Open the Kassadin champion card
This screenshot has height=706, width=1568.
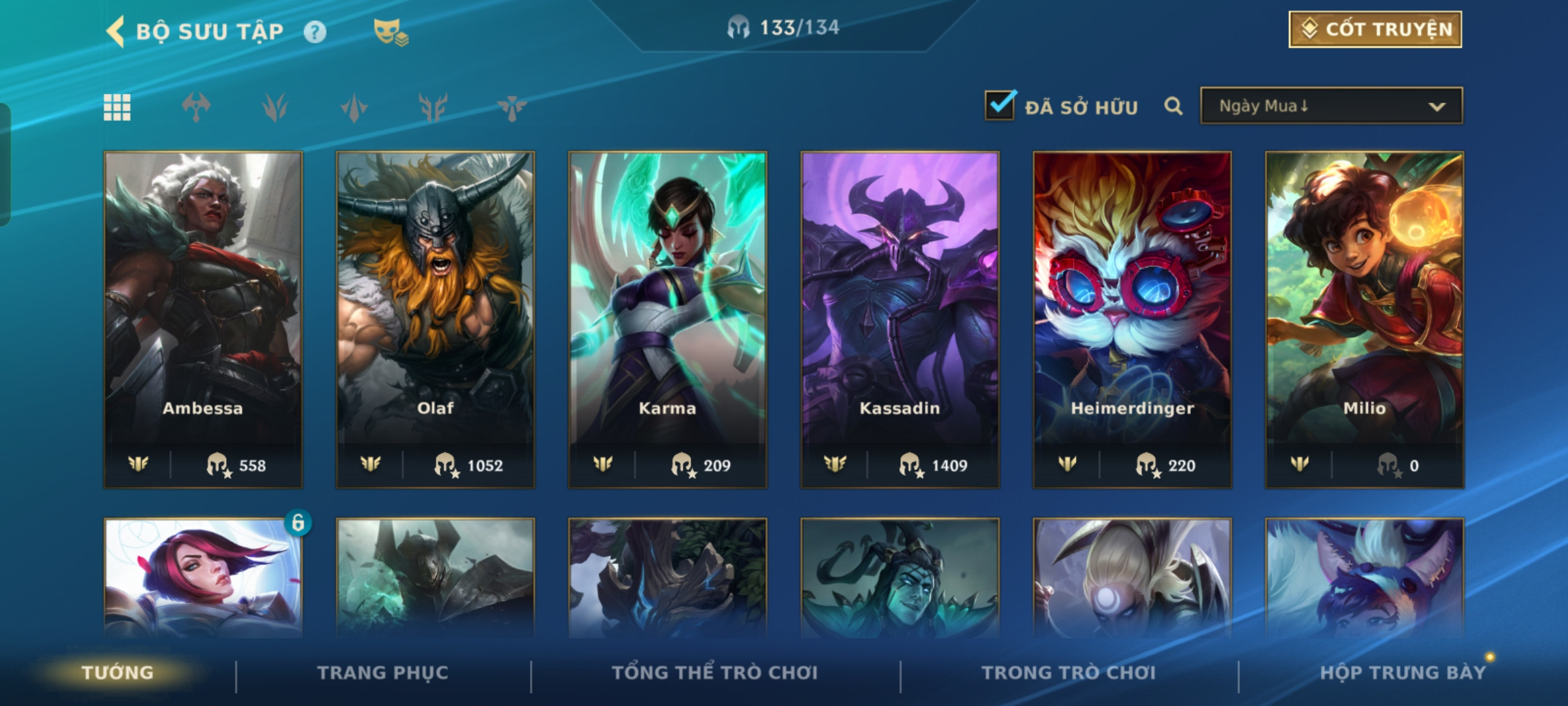pos(900,319)
